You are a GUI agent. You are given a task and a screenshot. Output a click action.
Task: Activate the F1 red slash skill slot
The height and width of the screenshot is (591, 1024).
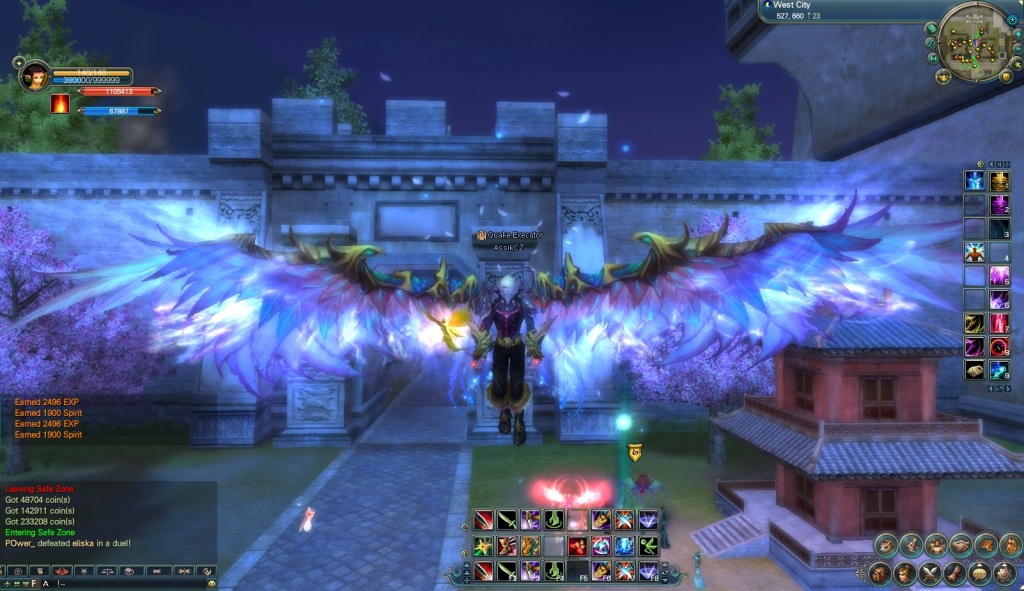[482, 571]
